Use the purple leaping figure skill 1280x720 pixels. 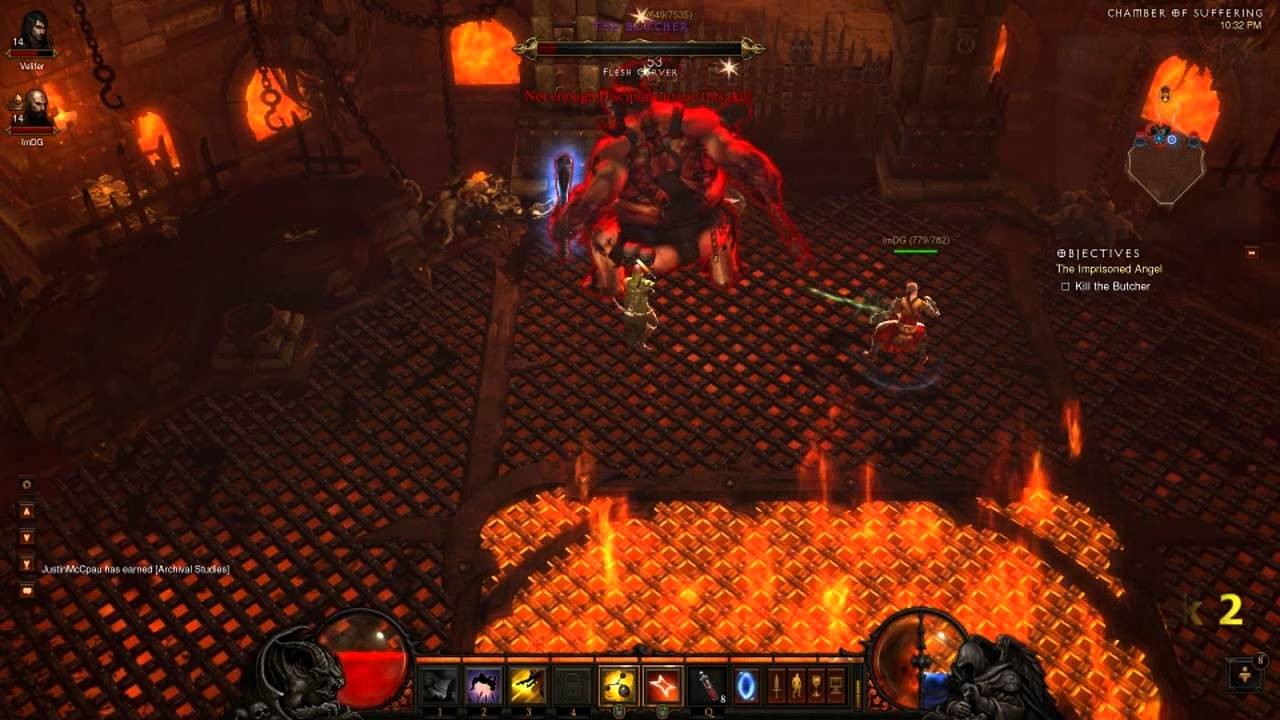pyautogui.click(x=484, y=685)
